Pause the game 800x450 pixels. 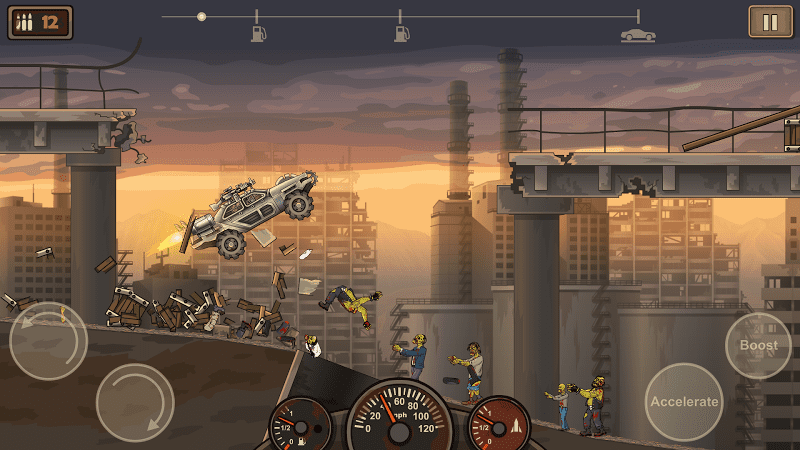(x=770, y=21)
